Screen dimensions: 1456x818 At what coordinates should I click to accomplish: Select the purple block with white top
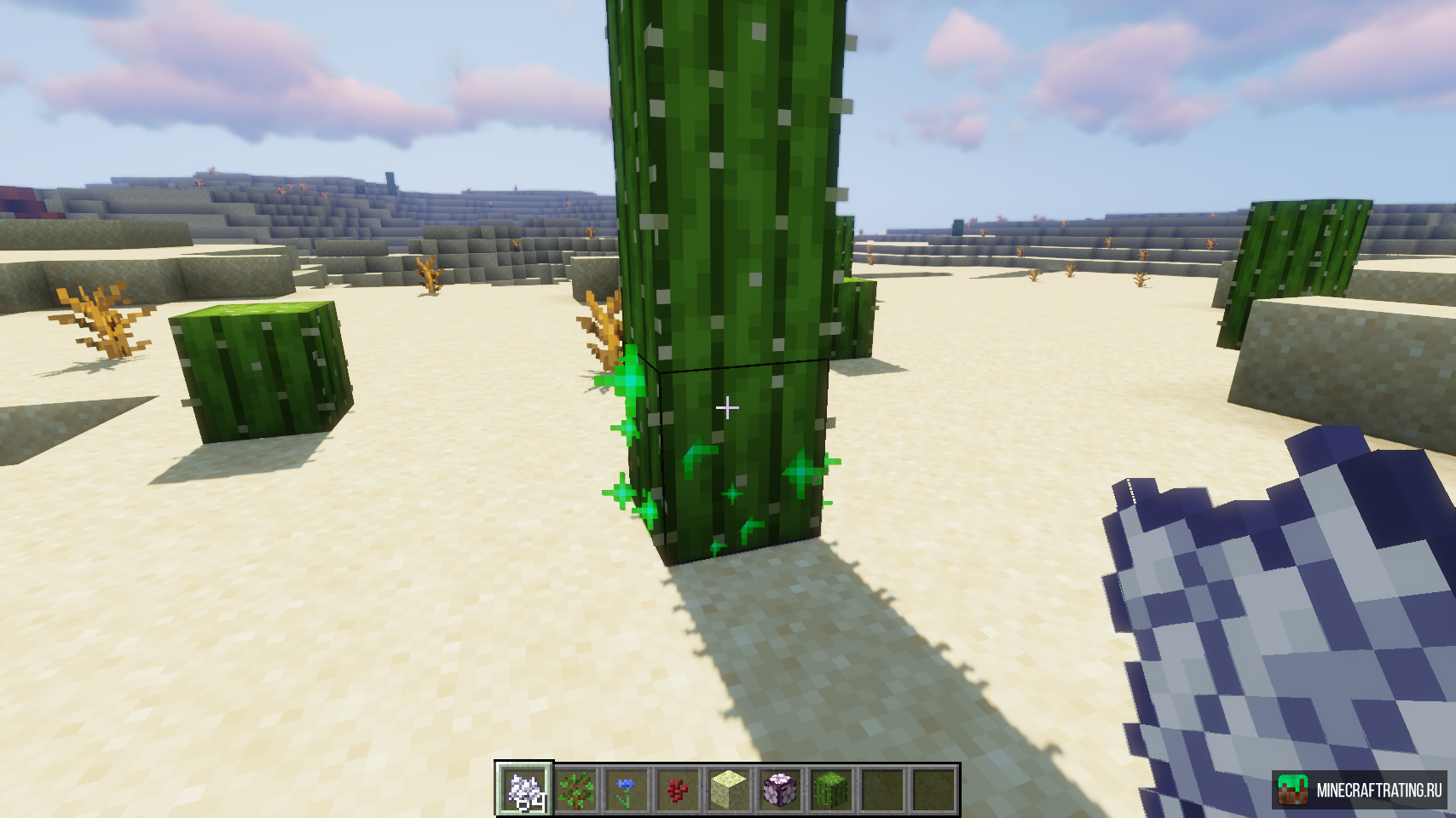point(780,788)
